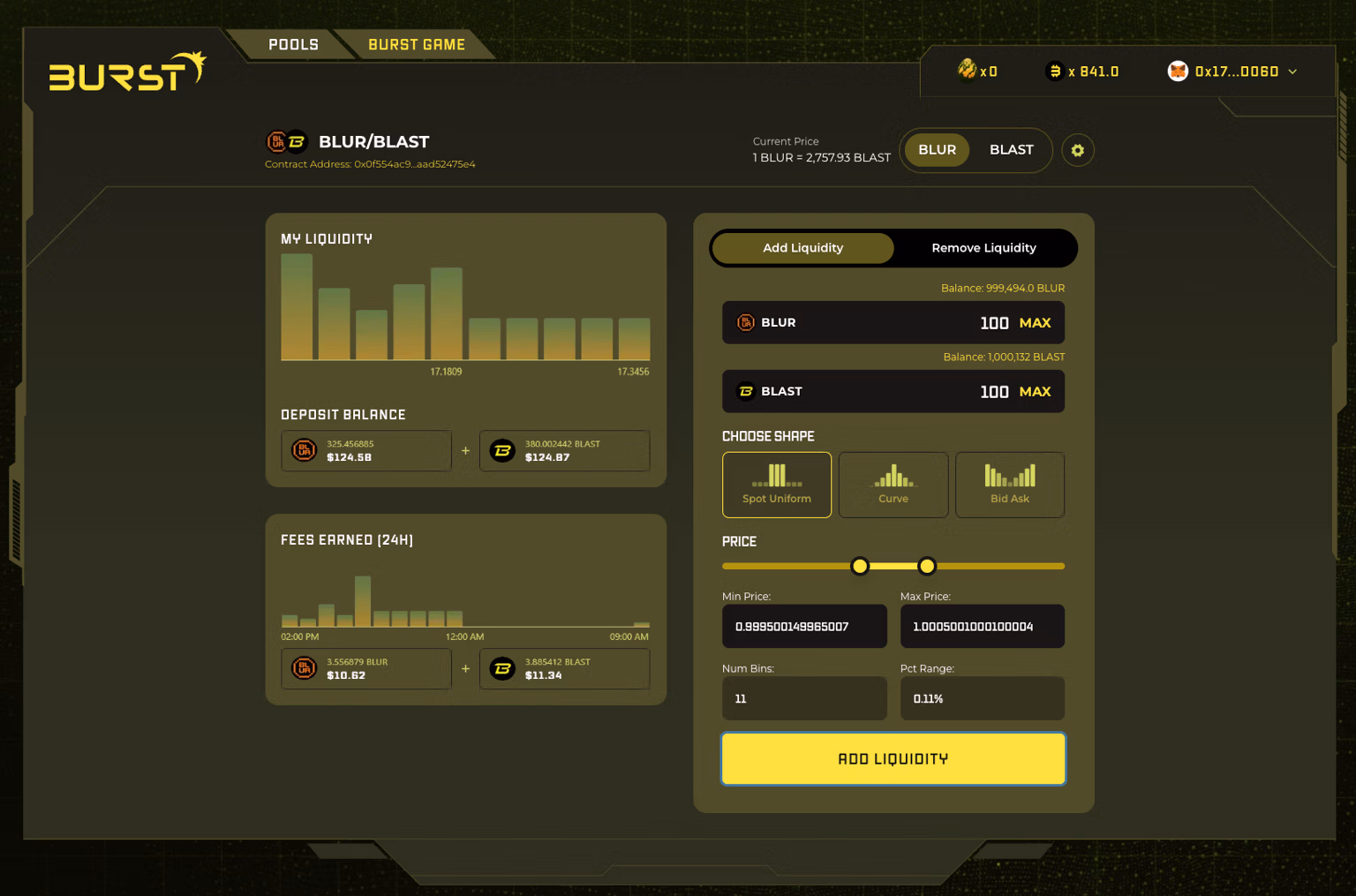
Task: Click the Num Bins input field
Action: (x=803, y=698)
